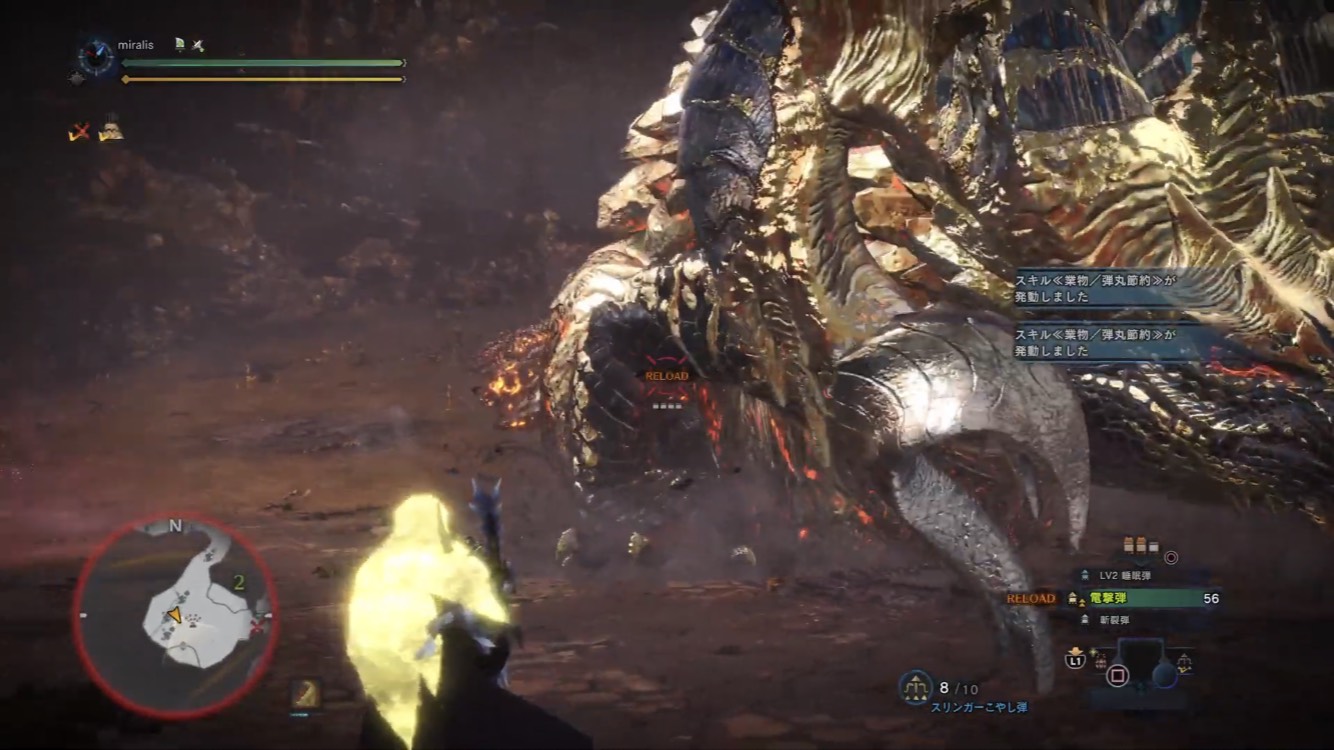This screenshot has height=750, width=1334.
Task: Click the loaded ammo clip indicator
Action: (x=1139, y=546)
